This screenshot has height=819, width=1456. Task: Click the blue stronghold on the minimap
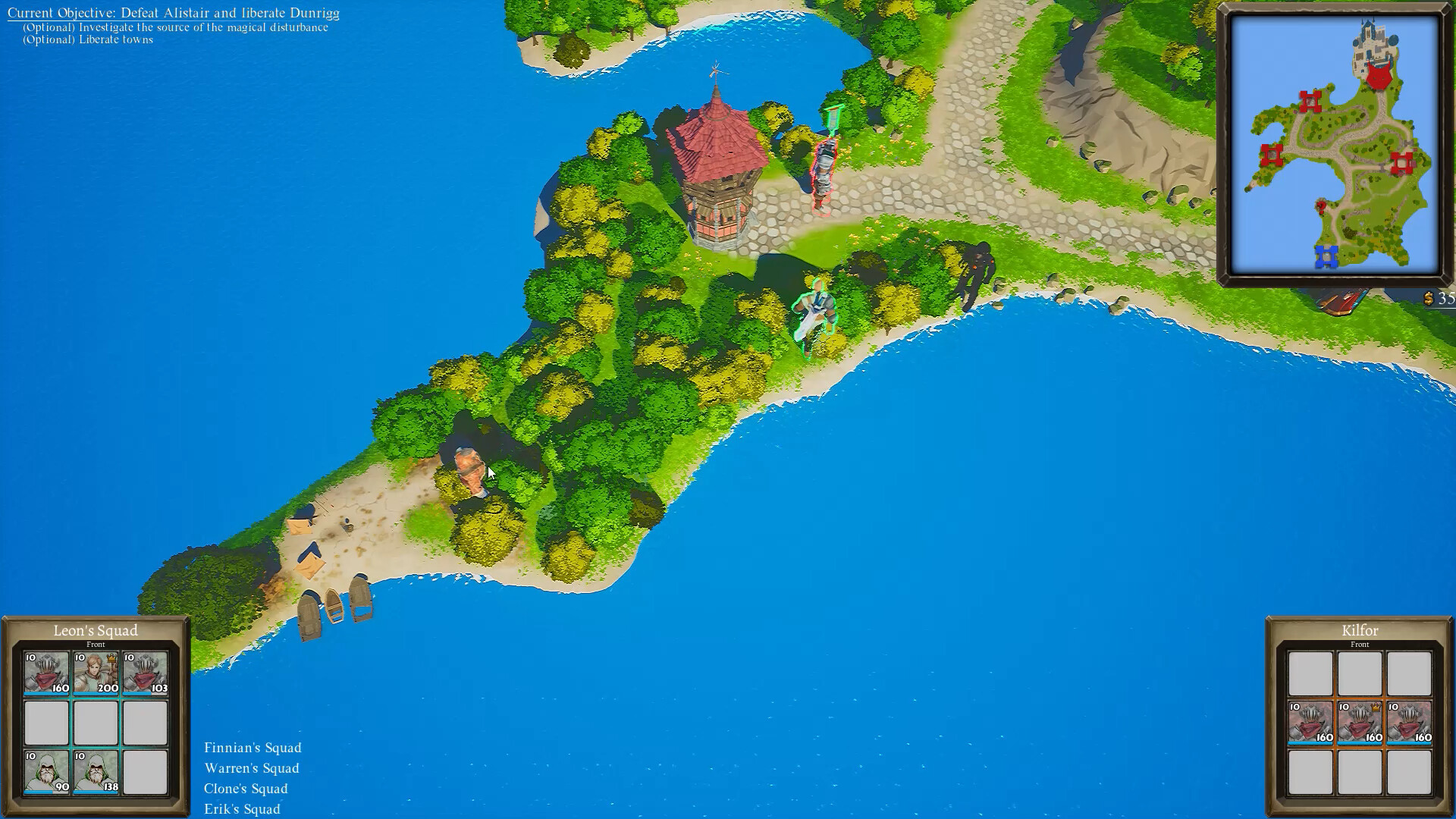1327,255
